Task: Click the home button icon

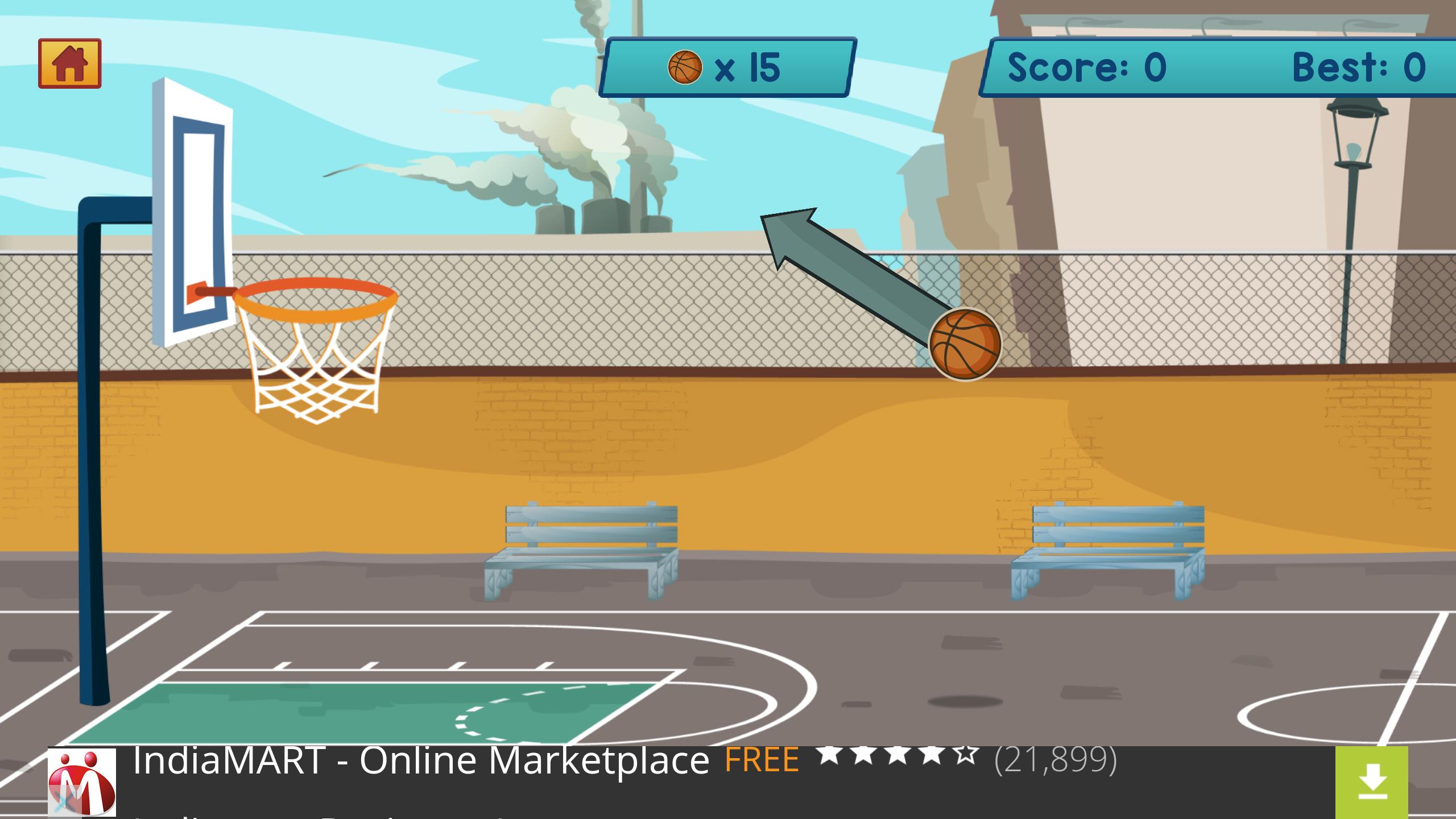Action: [x=69, y=63]
